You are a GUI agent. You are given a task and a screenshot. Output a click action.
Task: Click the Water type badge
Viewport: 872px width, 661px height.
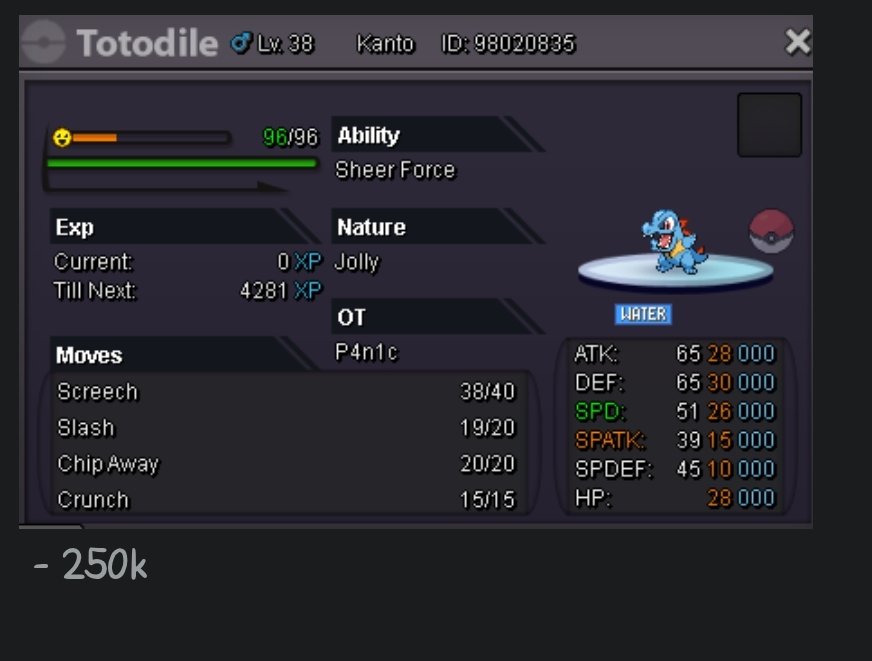(642, 314)
